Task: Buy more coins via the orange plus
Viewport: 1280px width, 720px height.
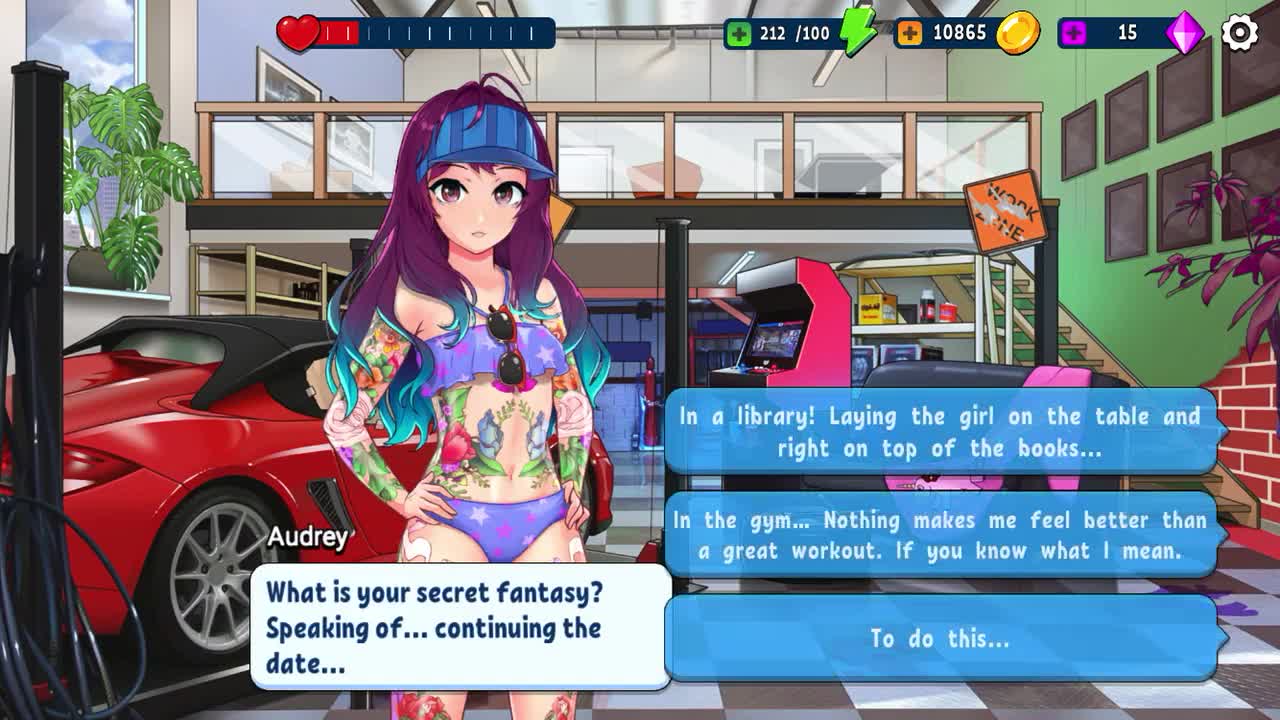Action: pos(909,33)
